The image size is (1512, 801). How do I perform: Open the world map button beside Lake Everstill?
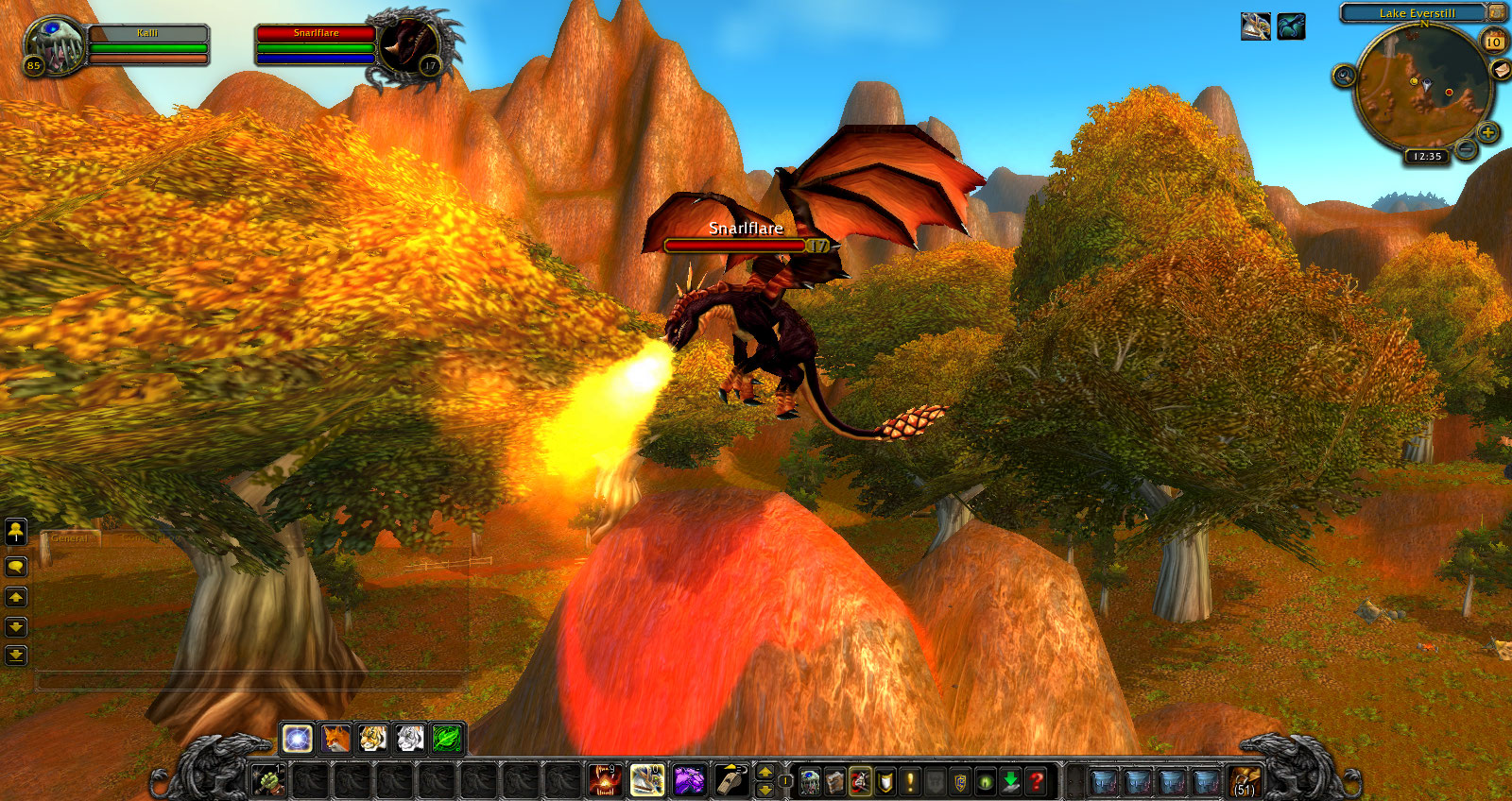1497,12
